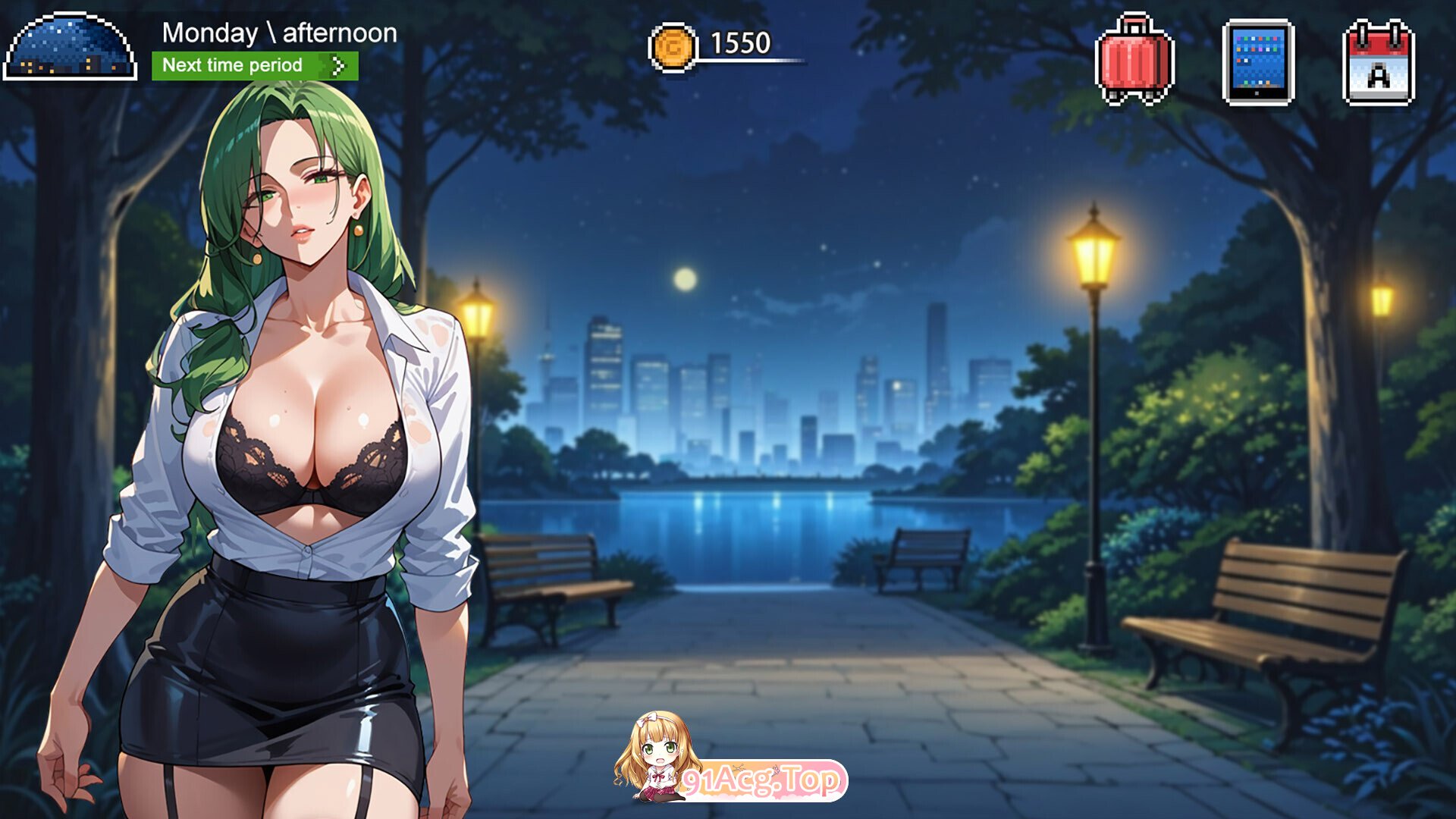Click the night sky time-of-day dome

click(x=70, y=47)
